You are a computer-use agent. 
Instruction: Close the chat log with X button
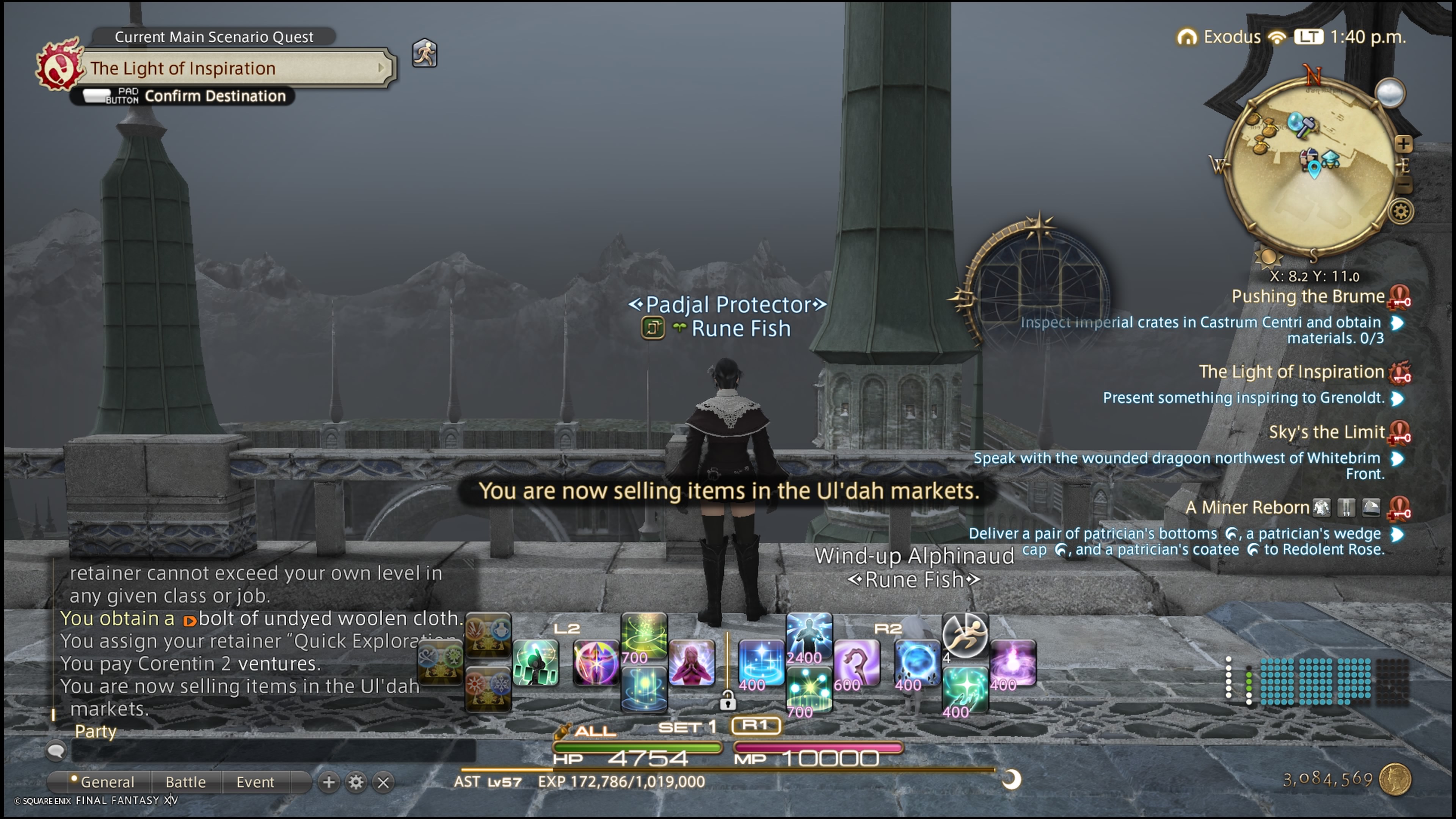(x=383, y=782)
